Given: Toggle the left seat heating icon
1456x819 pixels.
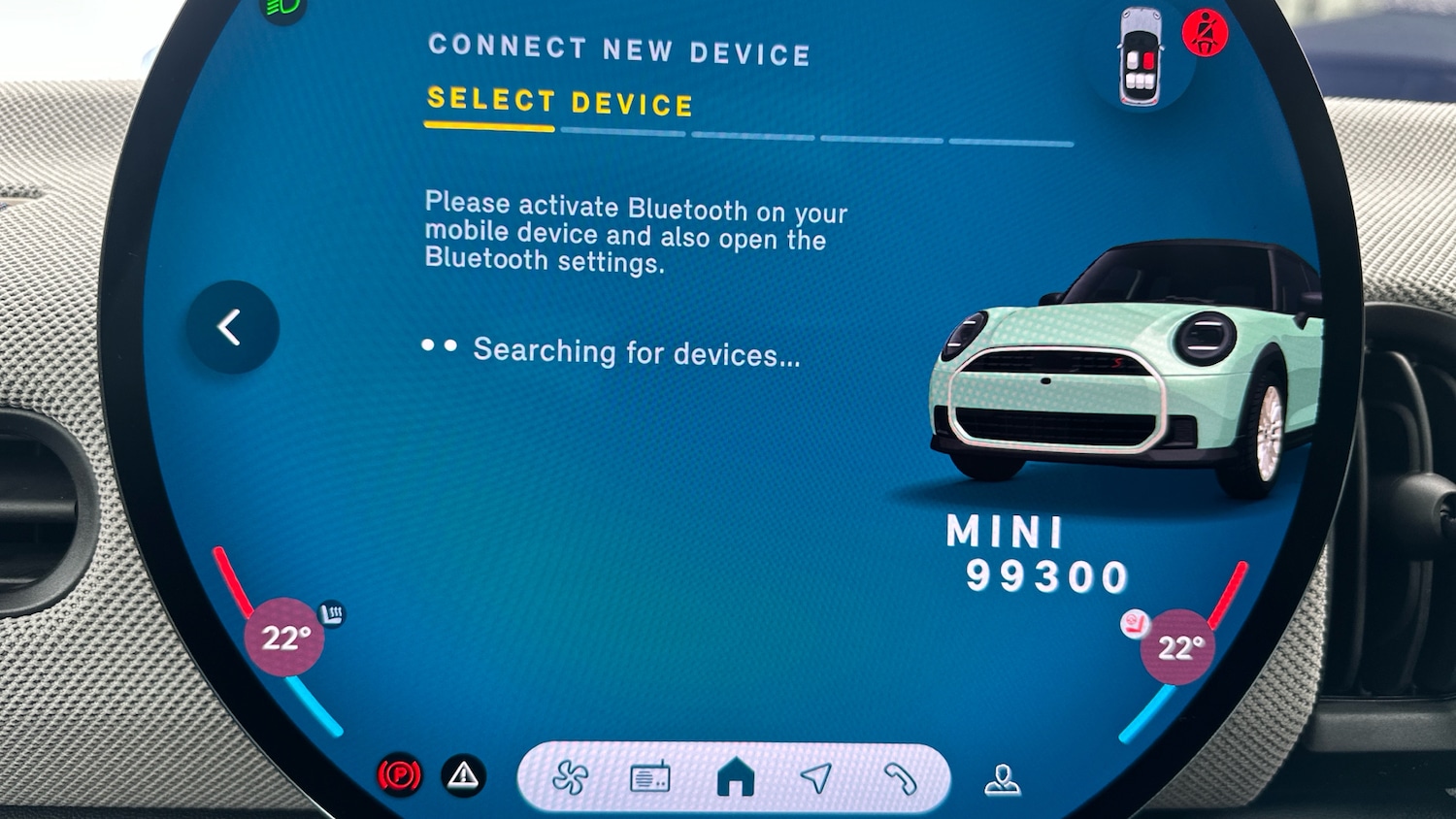Looking at the screenshot, I should [x=332, y=613].
